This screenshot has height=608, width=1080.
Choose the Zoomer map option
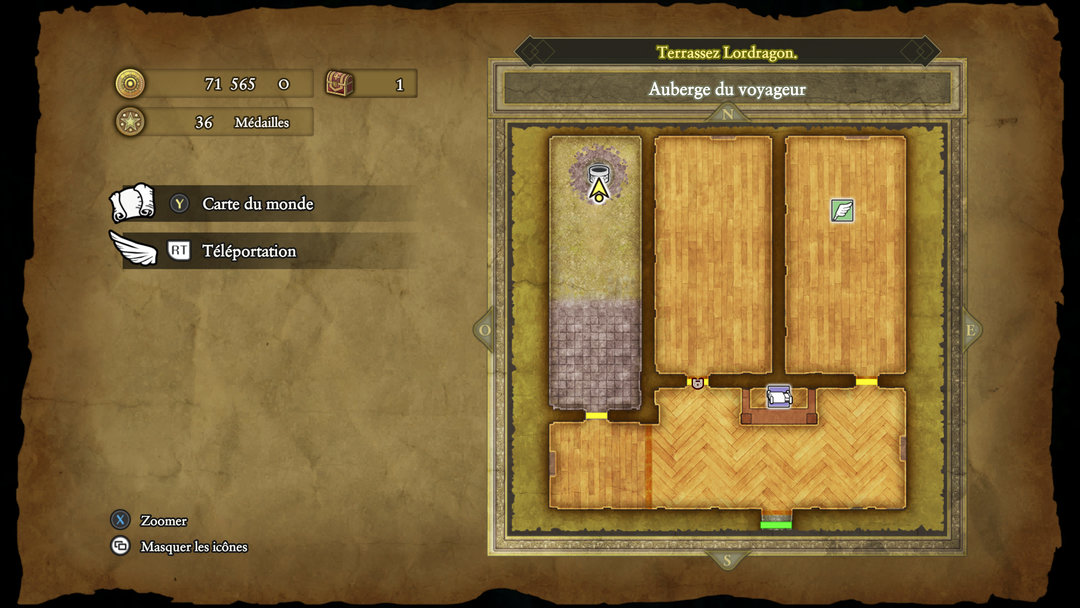pos(163,520)
